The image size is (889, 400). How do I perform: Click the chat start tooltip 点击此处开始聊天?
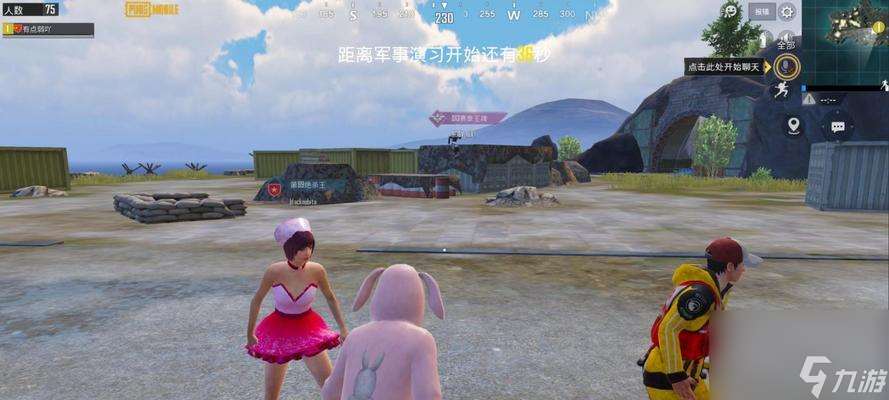(726, 67)
